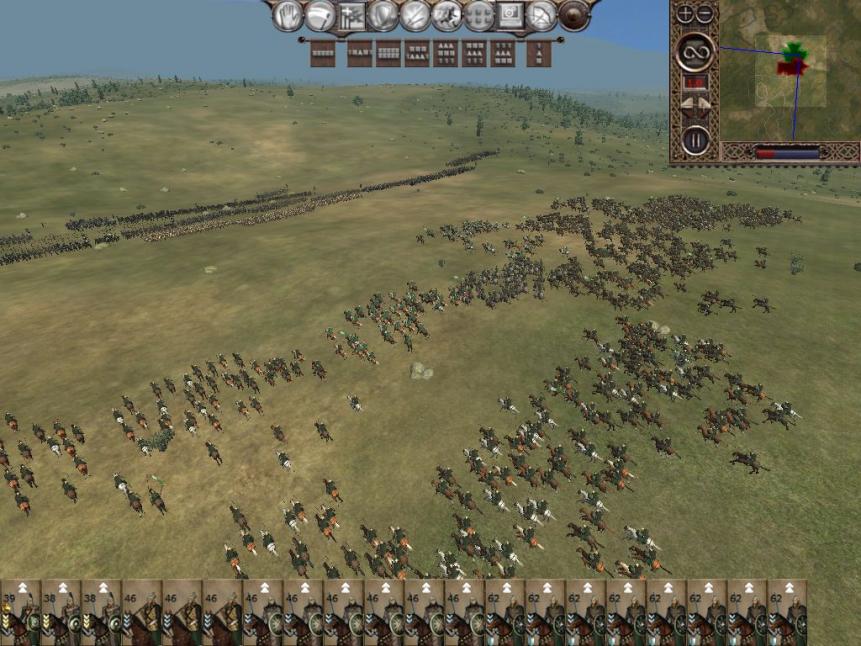The width and height of the screenshot is (861, 646).
Task: Choose the single line group formation banner
Action: (x=323, y=53)
